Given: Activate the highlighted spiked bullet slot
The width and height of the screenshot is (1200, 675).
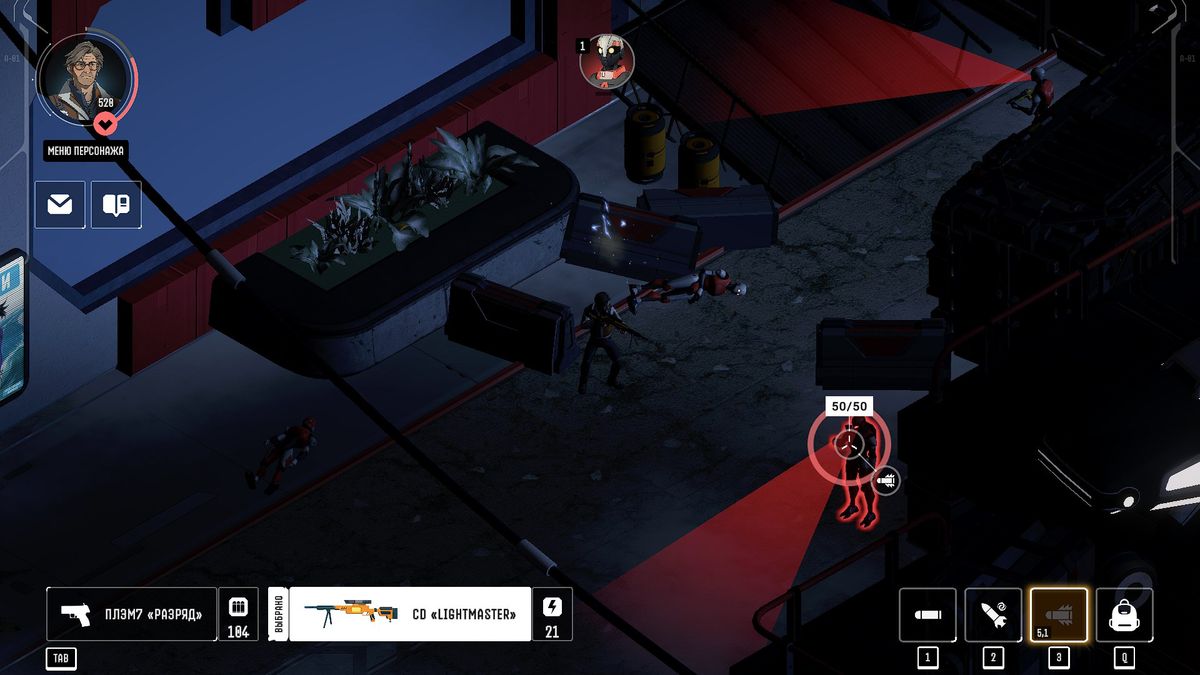Looking at the screenshot, I should (x=1058, y=614).
